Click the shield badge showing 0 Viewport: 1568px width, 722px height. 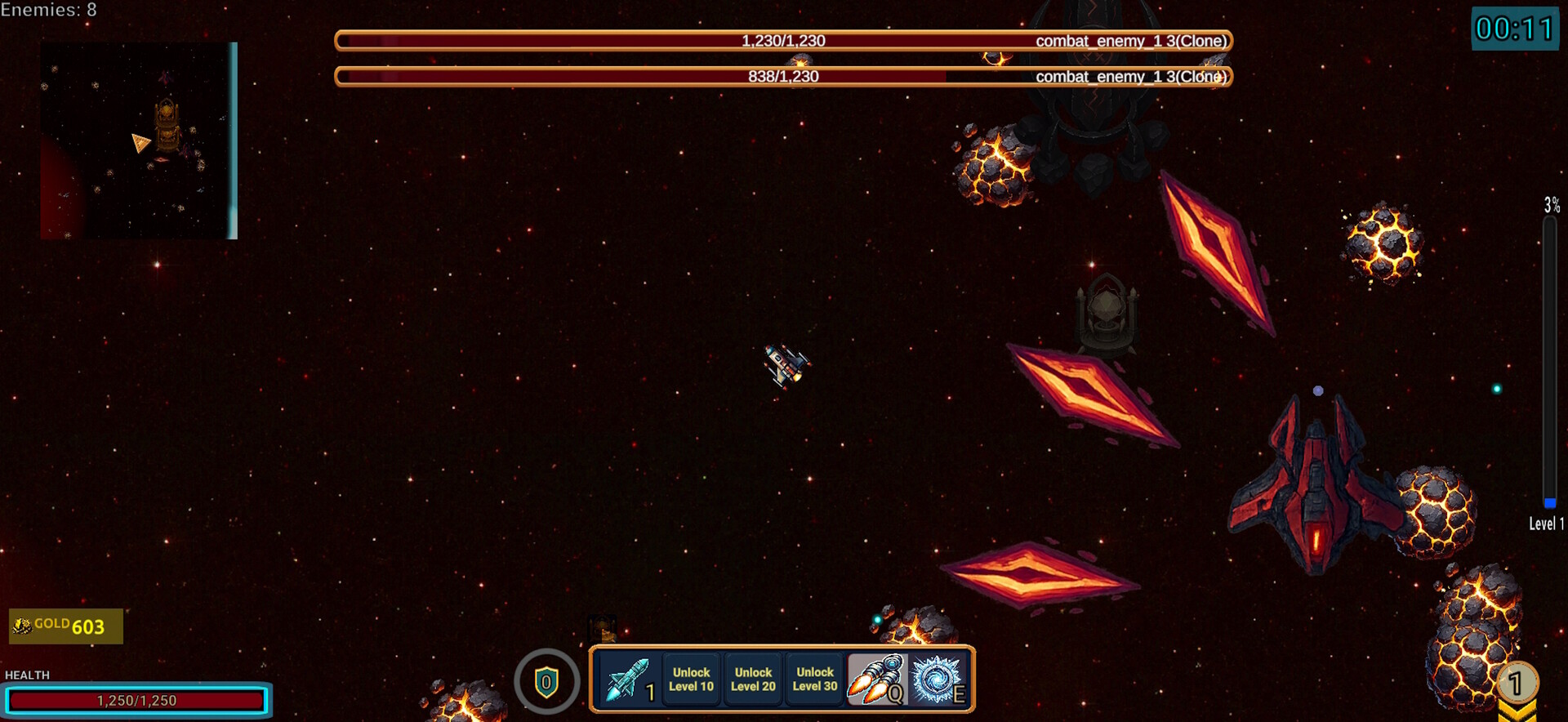click(546, 680)
